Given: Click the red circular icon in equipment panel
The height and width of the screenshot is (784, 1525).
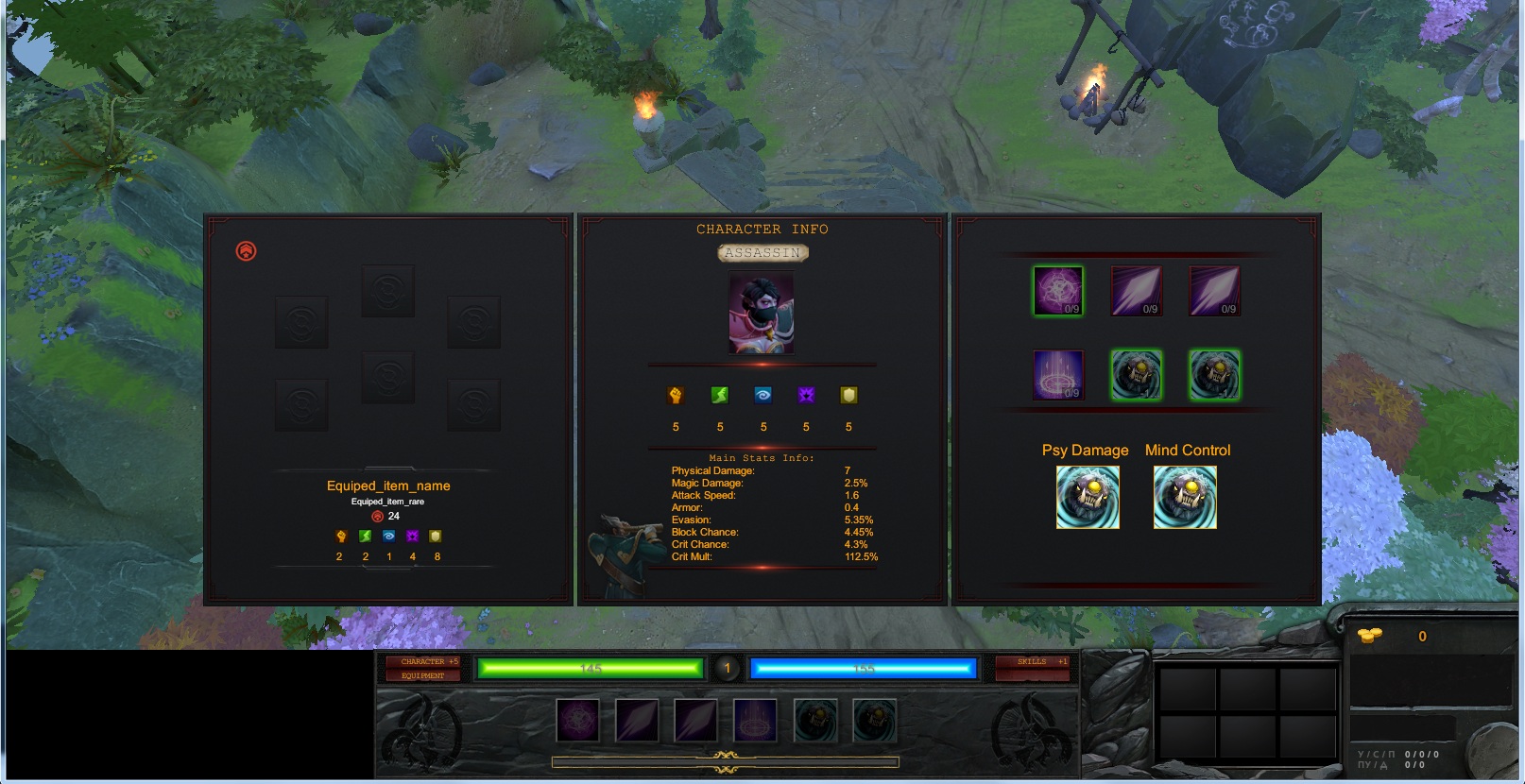Looking at the screenshot, I should pyautogui.click(x=246, y=251).
